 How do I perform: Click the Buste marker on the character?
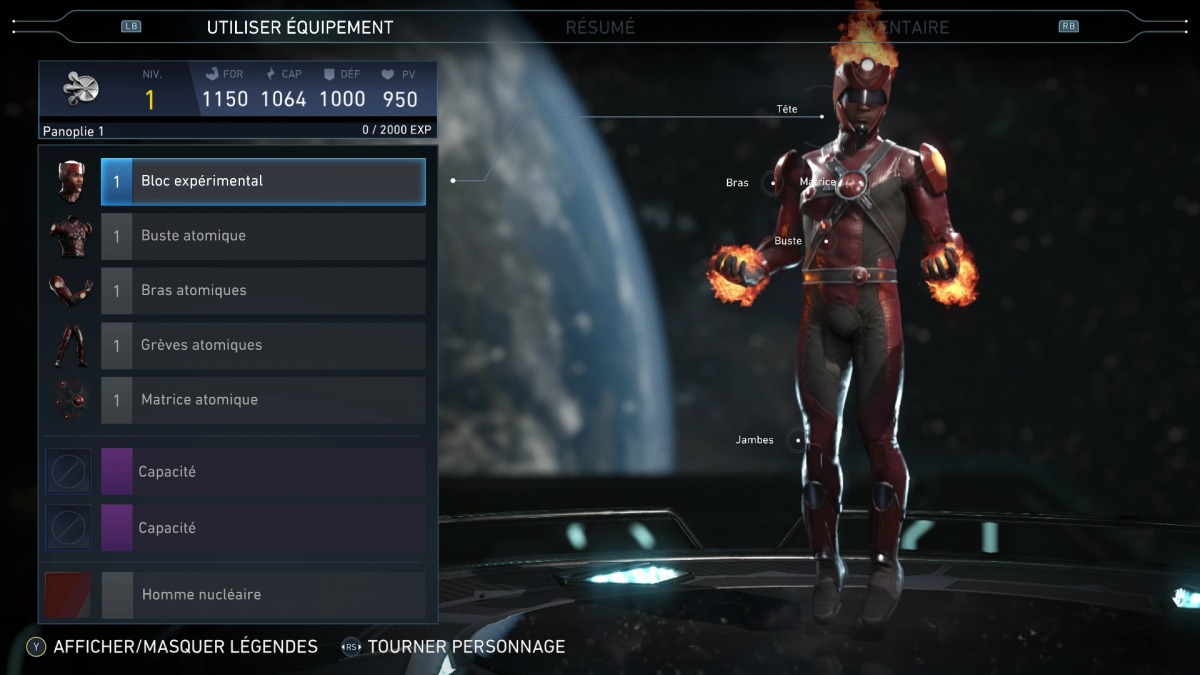(x=826, y=241)
